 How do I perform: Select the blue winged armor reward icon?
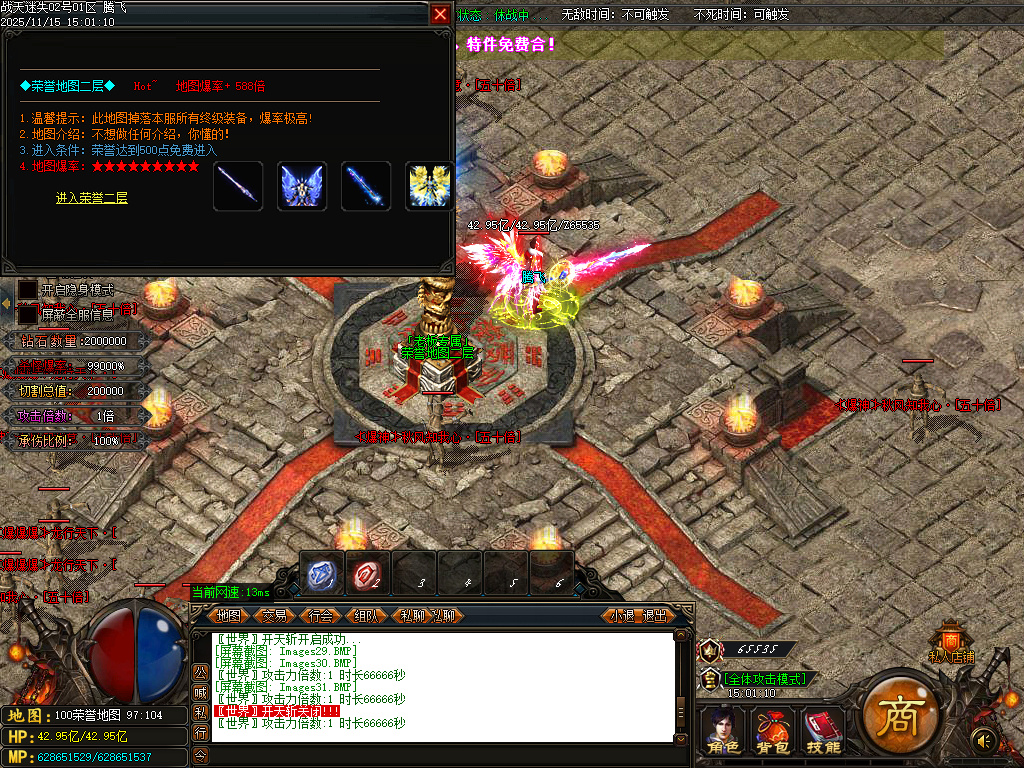[x=302, y=186]
